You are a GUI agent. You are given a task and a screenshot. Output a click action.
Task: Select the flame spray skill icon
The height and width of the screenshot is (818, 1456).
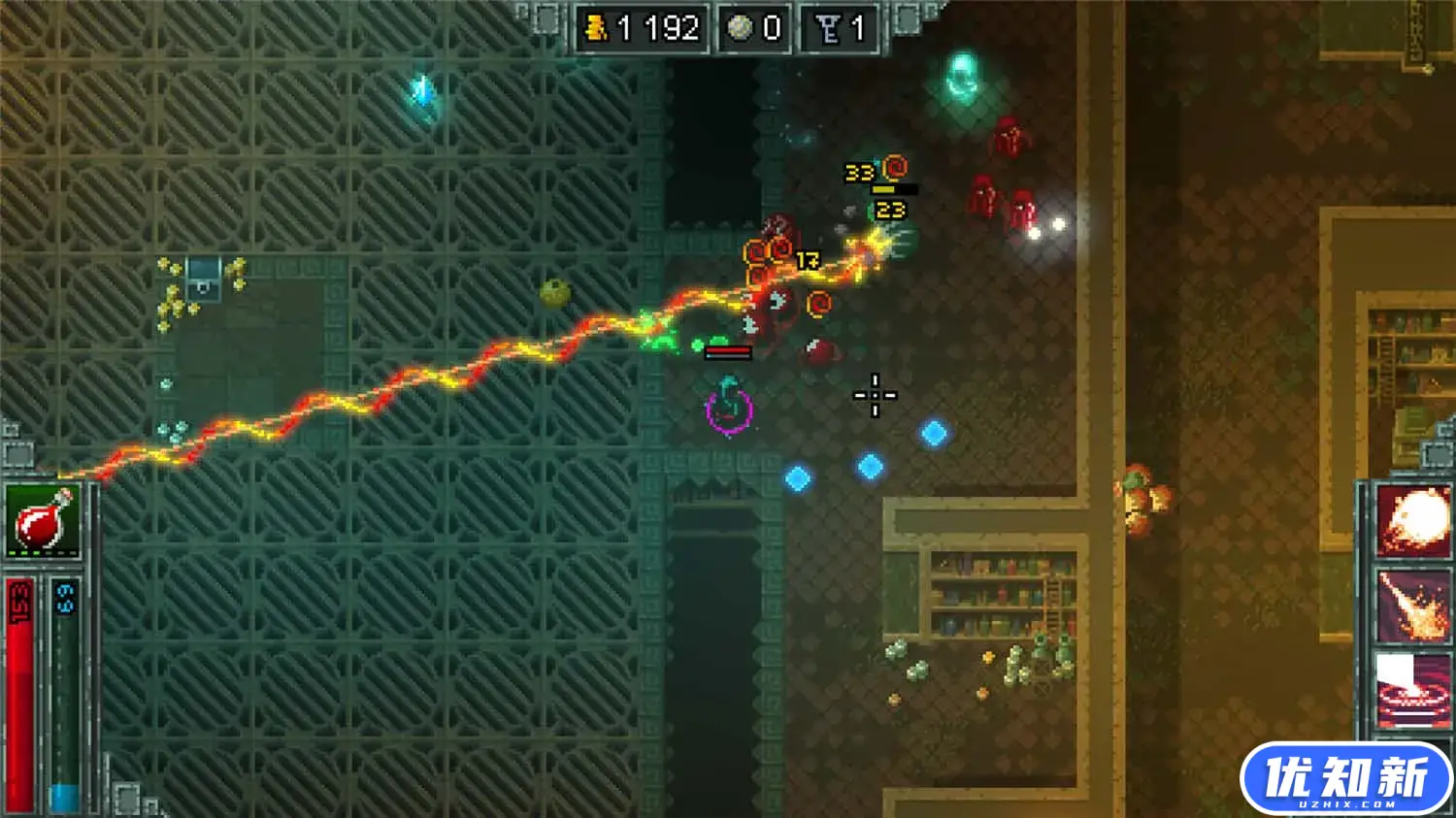(x=1413, y=605)
